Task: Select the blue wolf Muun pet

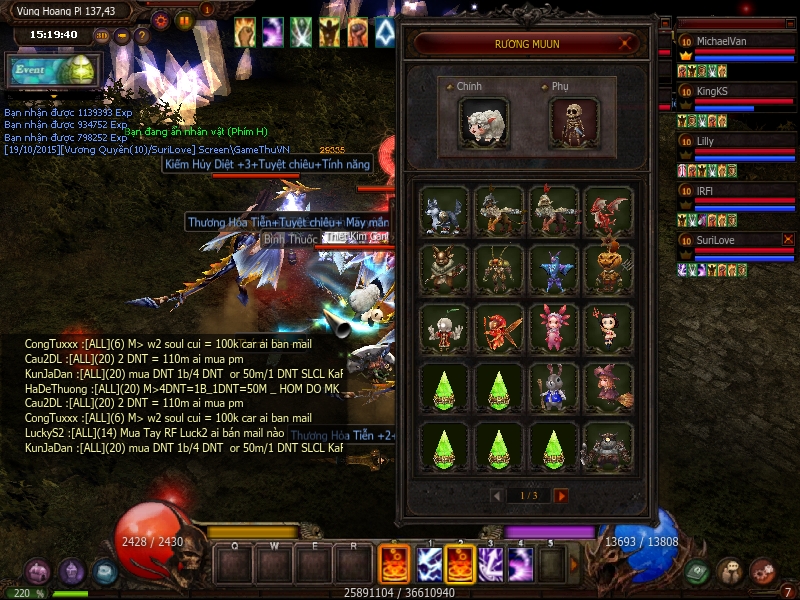Action: pos(444,211)
